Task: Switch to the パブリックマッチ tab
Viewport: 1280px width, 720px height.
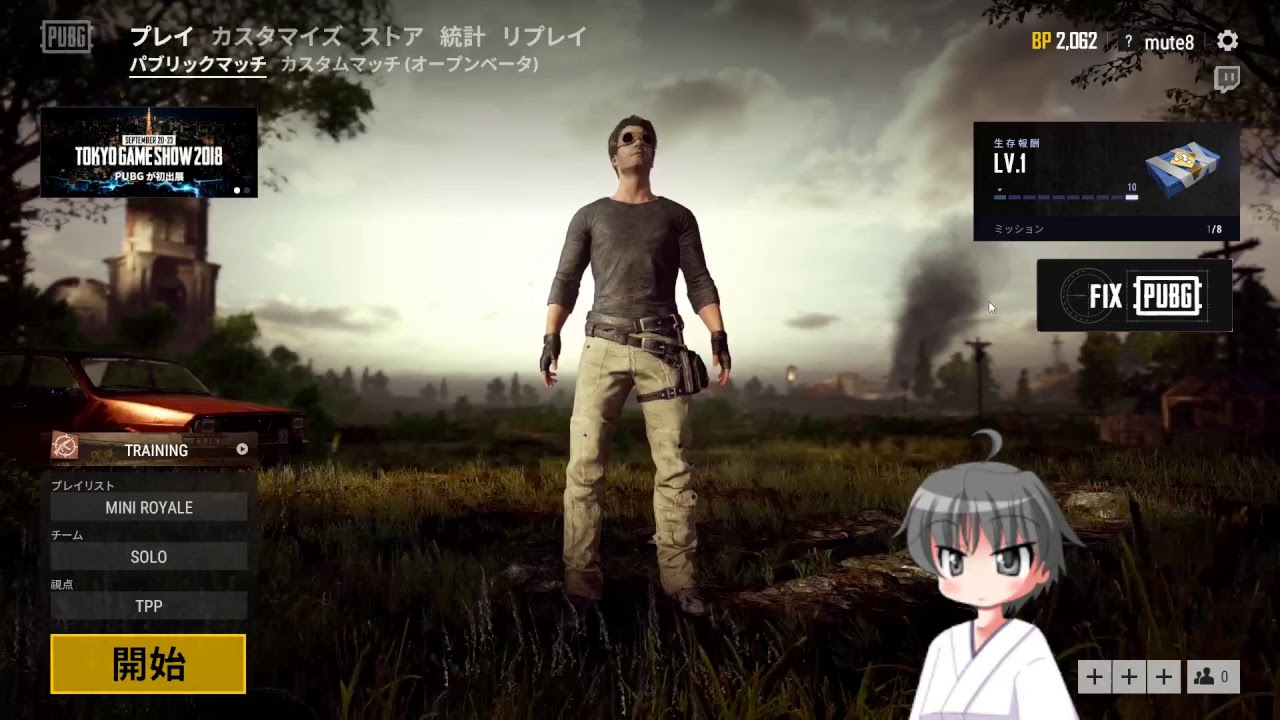Action: click(196, 62)
